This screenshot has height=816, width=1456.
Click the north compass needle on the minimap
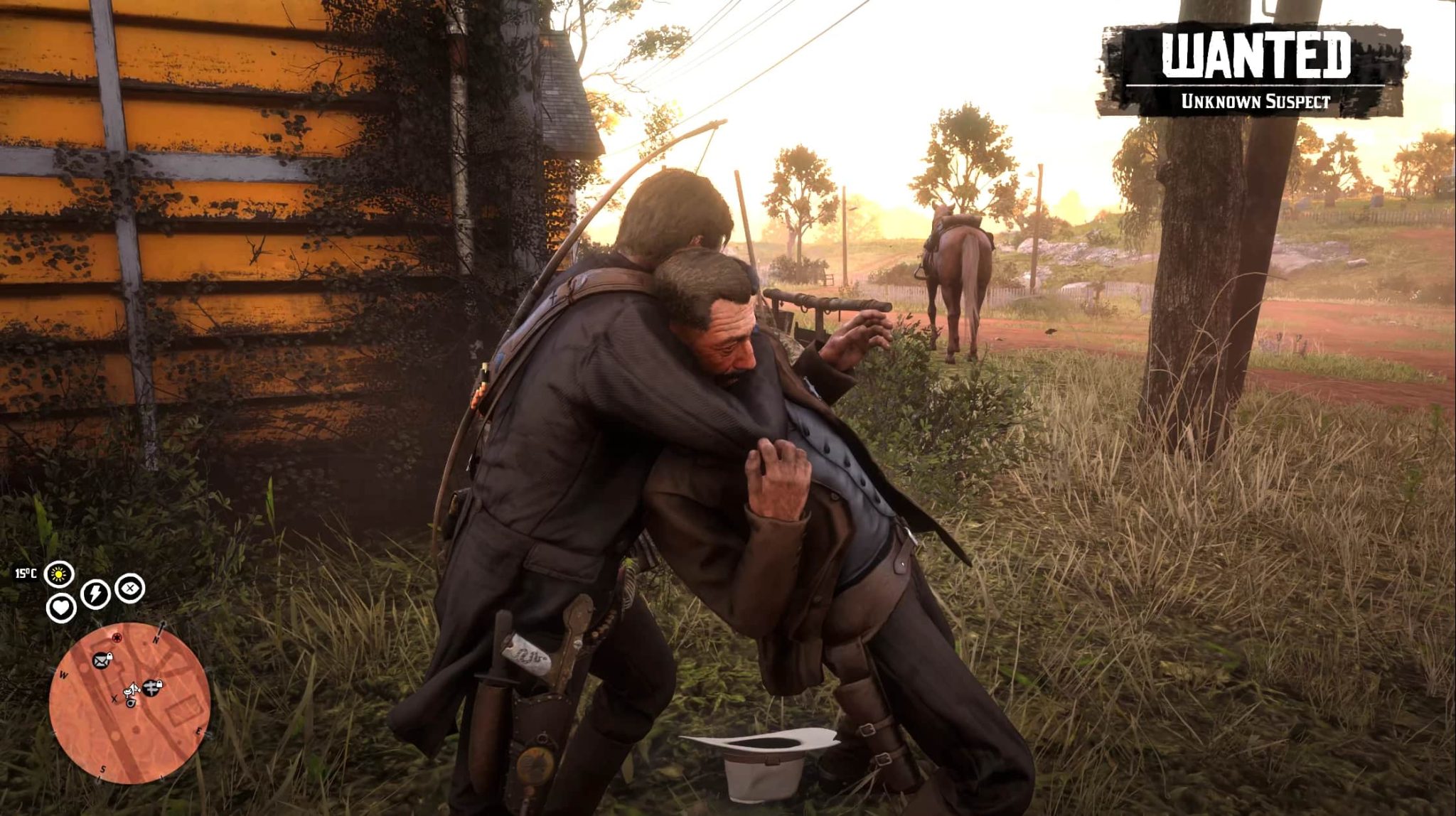click(x=161, y=628)
